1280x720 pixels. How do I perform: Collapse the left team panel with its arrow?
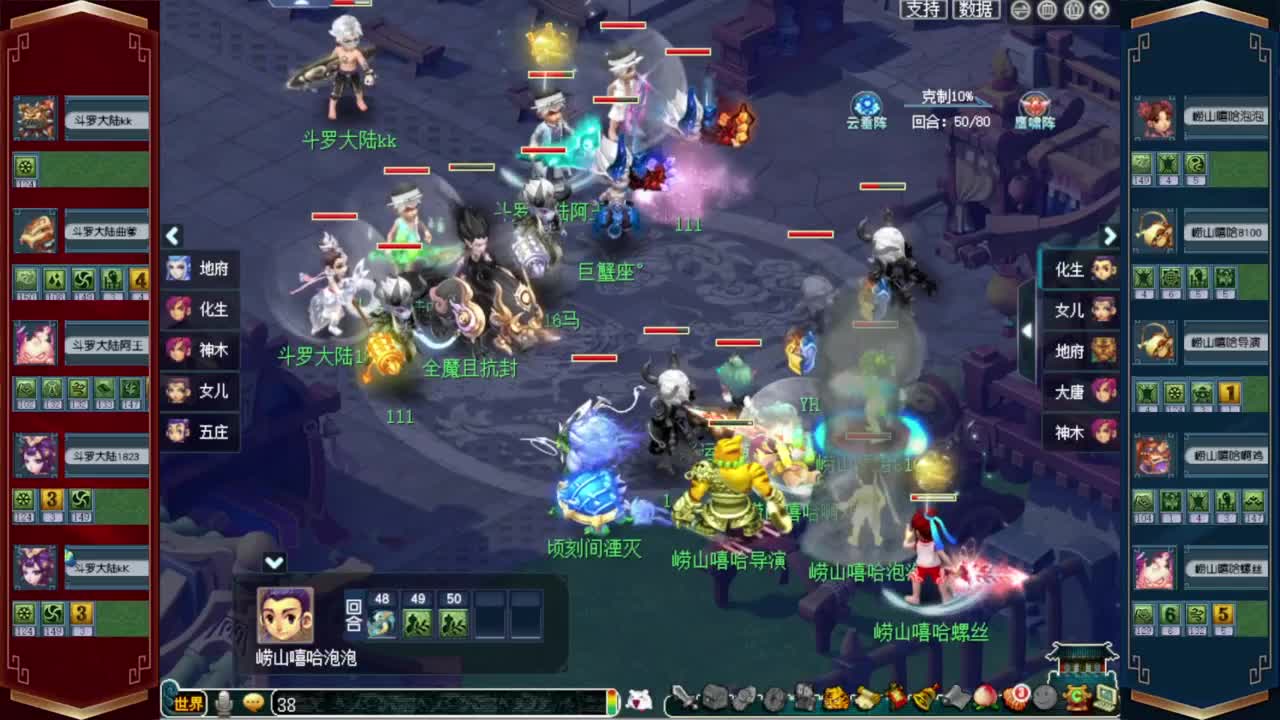172,236
